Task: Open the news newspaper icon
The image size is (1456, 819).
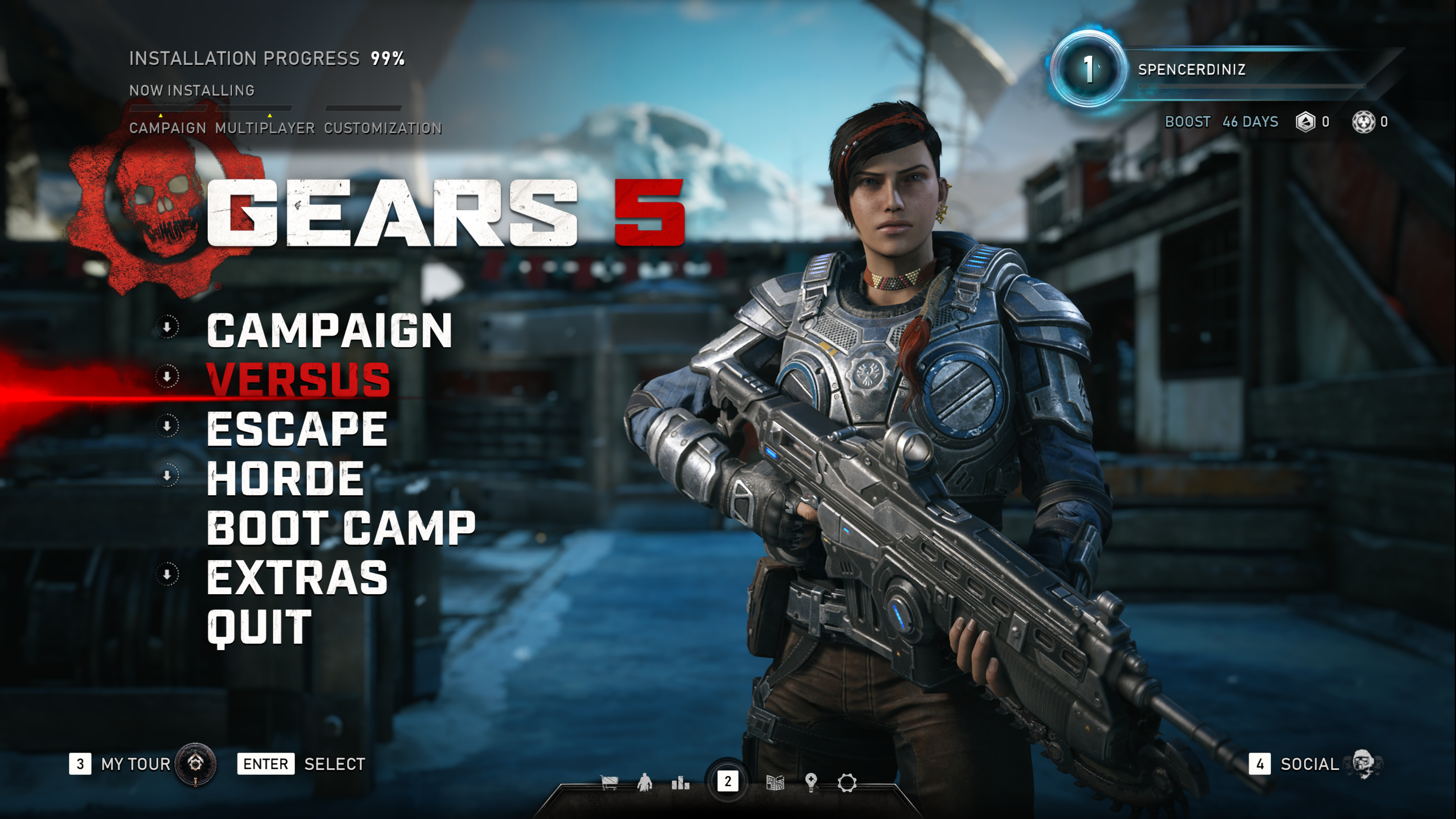Action: coord(775,783)
